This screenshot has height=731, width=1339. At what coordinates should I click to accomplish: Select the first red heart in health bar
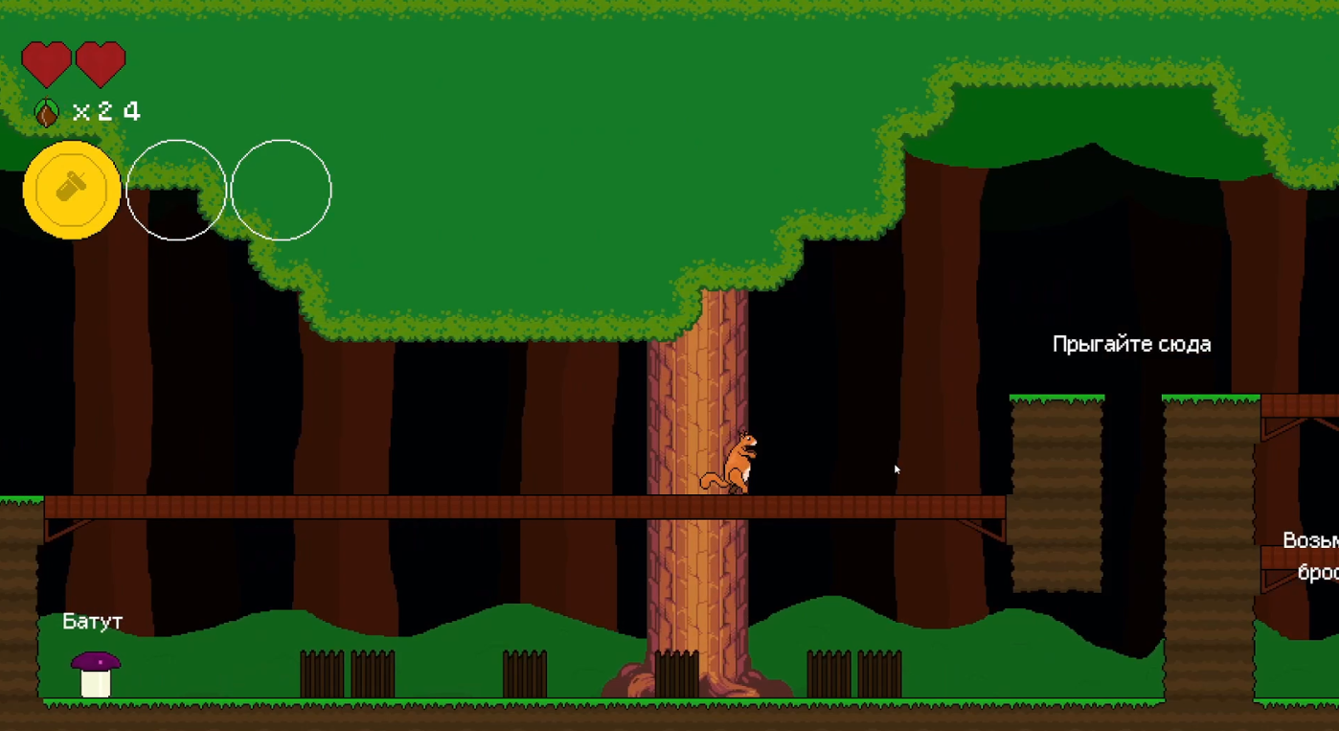(x=45, y=62)
